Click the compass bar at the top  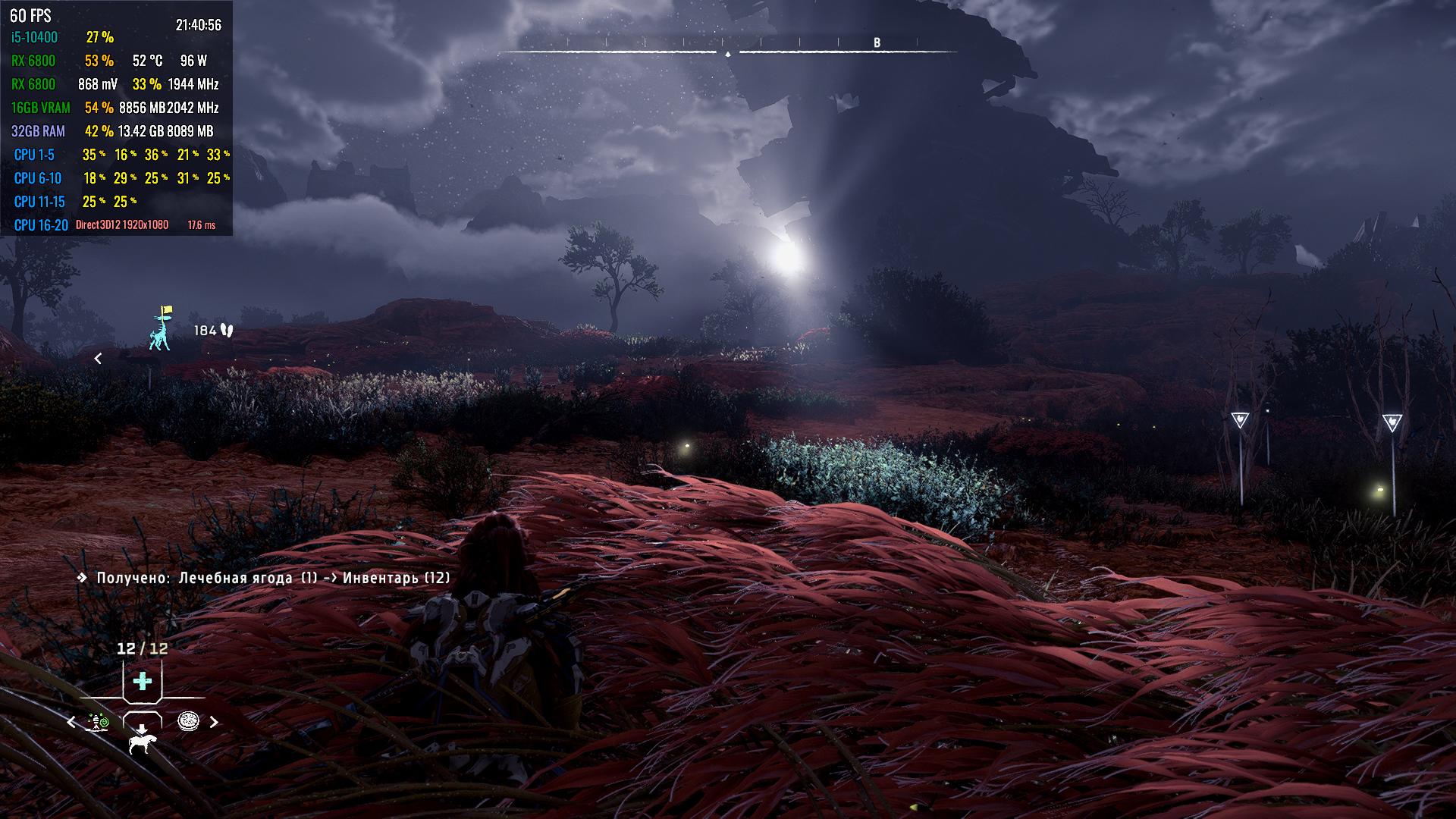(x=728, y=49)
